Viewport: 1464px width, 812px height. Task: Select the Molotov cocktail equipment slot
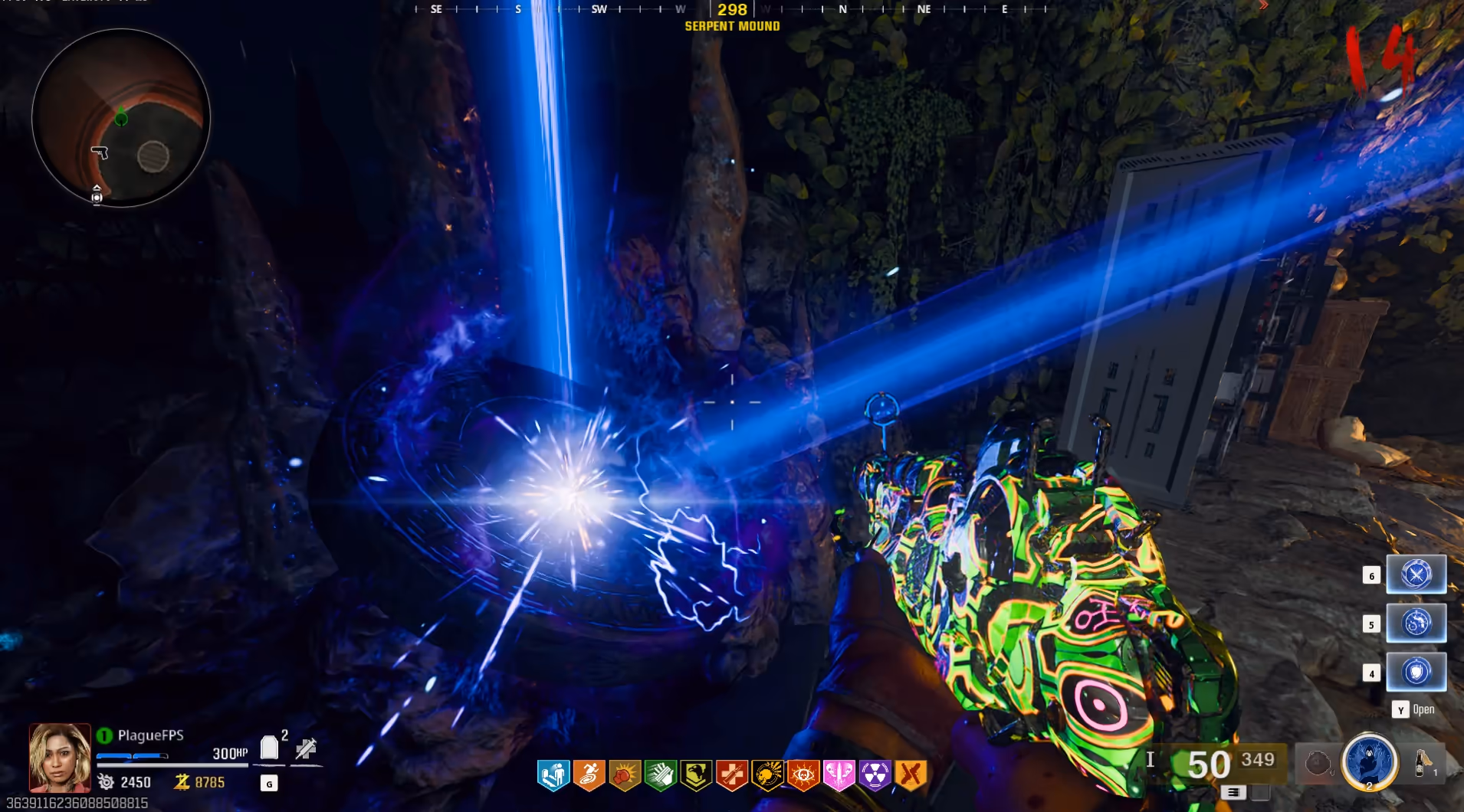(x=1423, y=763)
